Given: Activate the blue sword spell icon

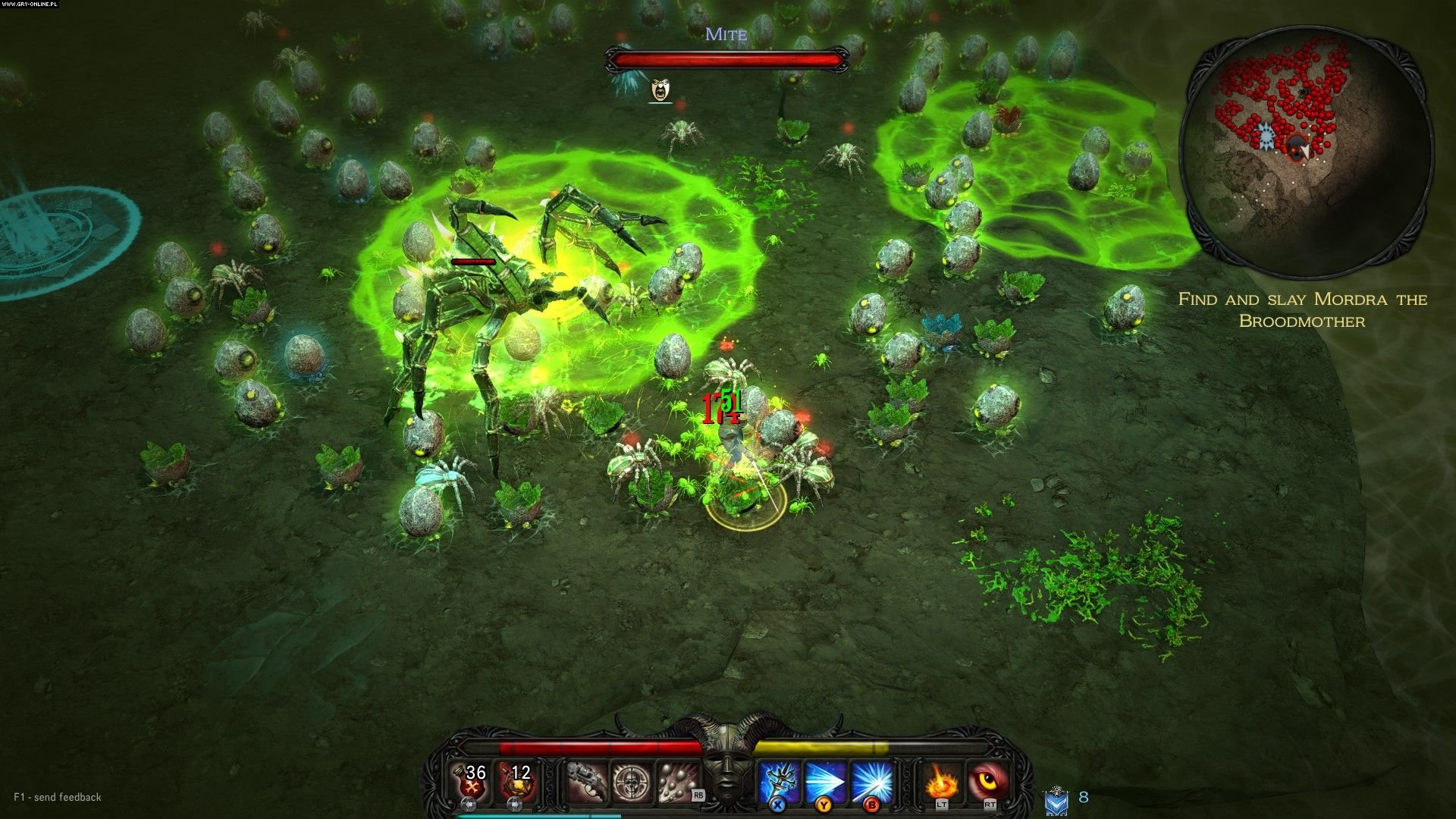Looking at the screenshot, I should [x=780, y=782].
